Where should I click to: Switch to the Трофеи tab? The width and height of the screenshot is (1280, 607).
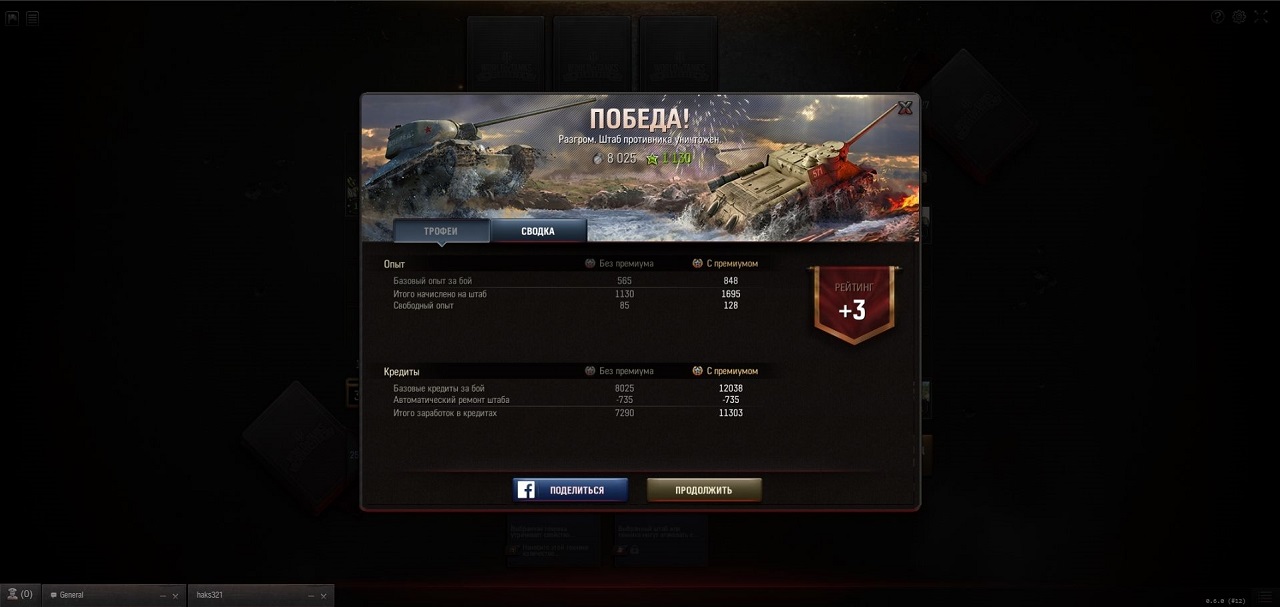click(x=441, y=231)
